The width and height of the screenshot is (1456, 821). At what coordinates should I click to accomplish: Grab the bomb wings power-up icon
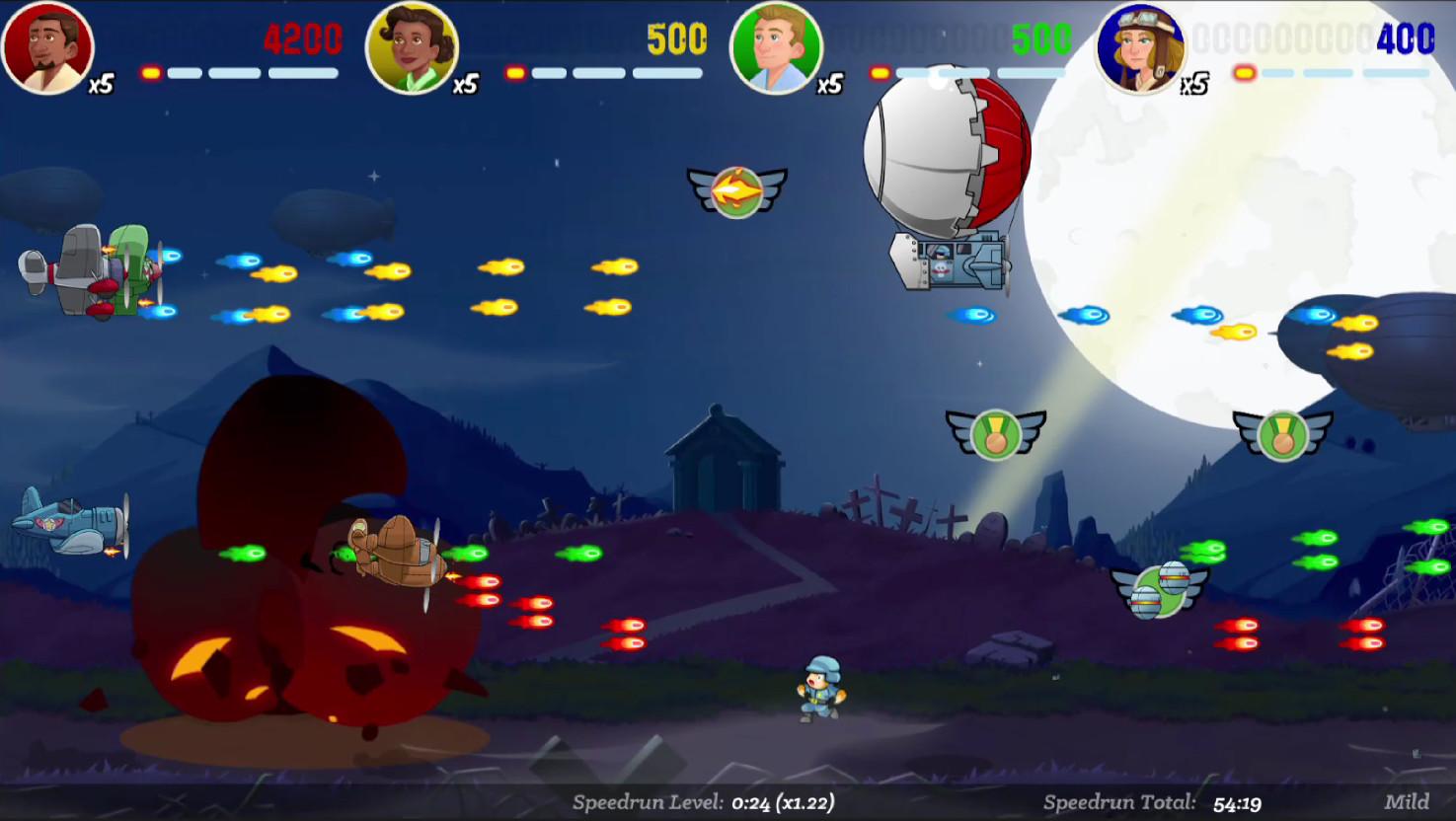1160,589
